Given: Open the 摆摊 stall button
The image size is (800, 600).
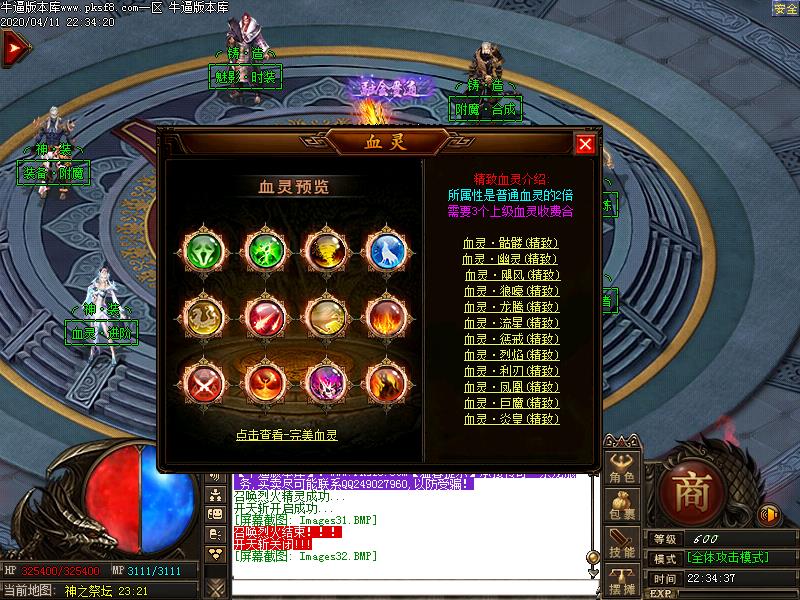Looking at the screenshot, I should pyautogui.click(x=622, y=581).
